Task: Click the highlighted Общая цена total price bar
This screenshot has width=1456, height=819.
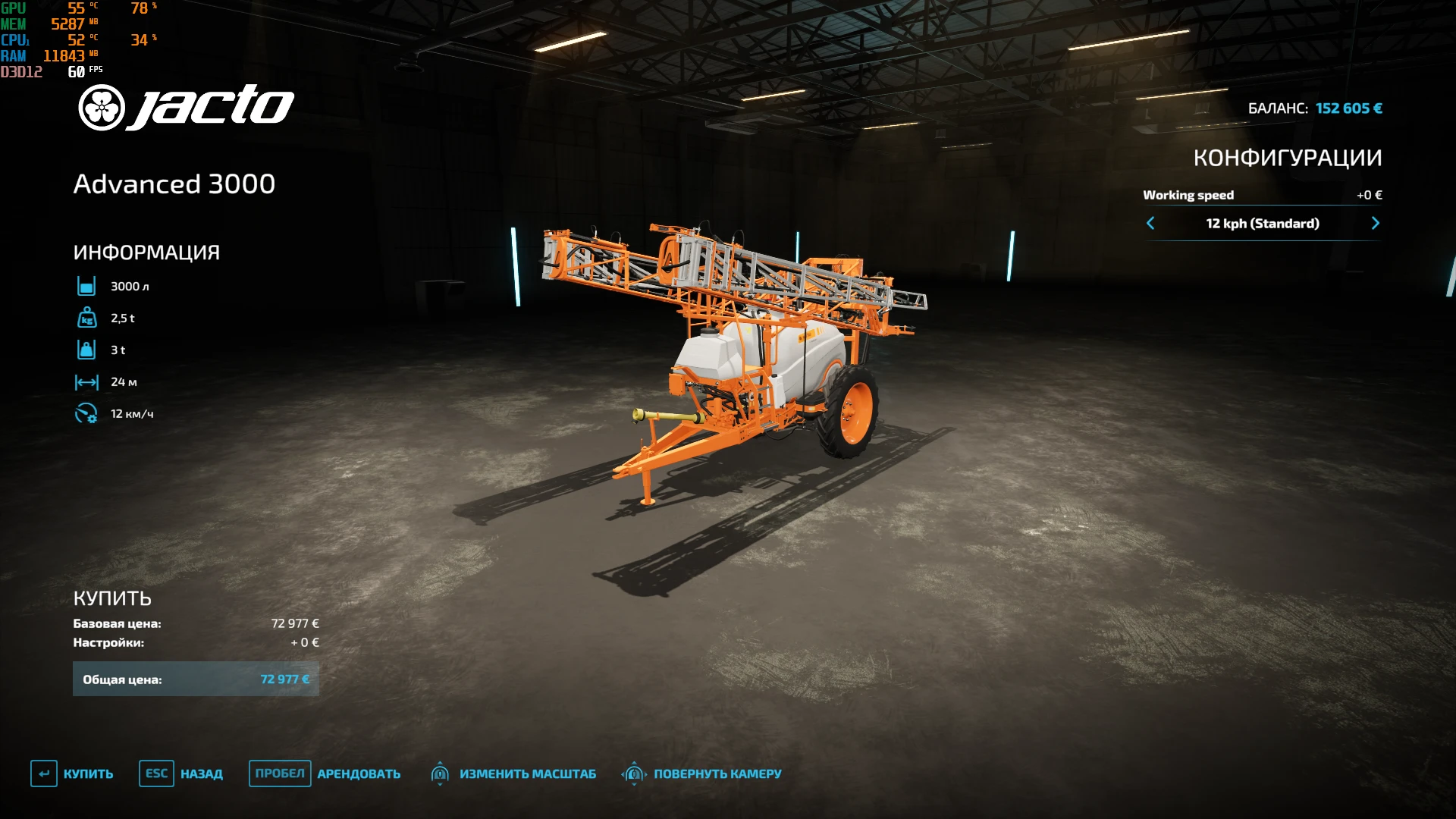Action: pos(196,679)
